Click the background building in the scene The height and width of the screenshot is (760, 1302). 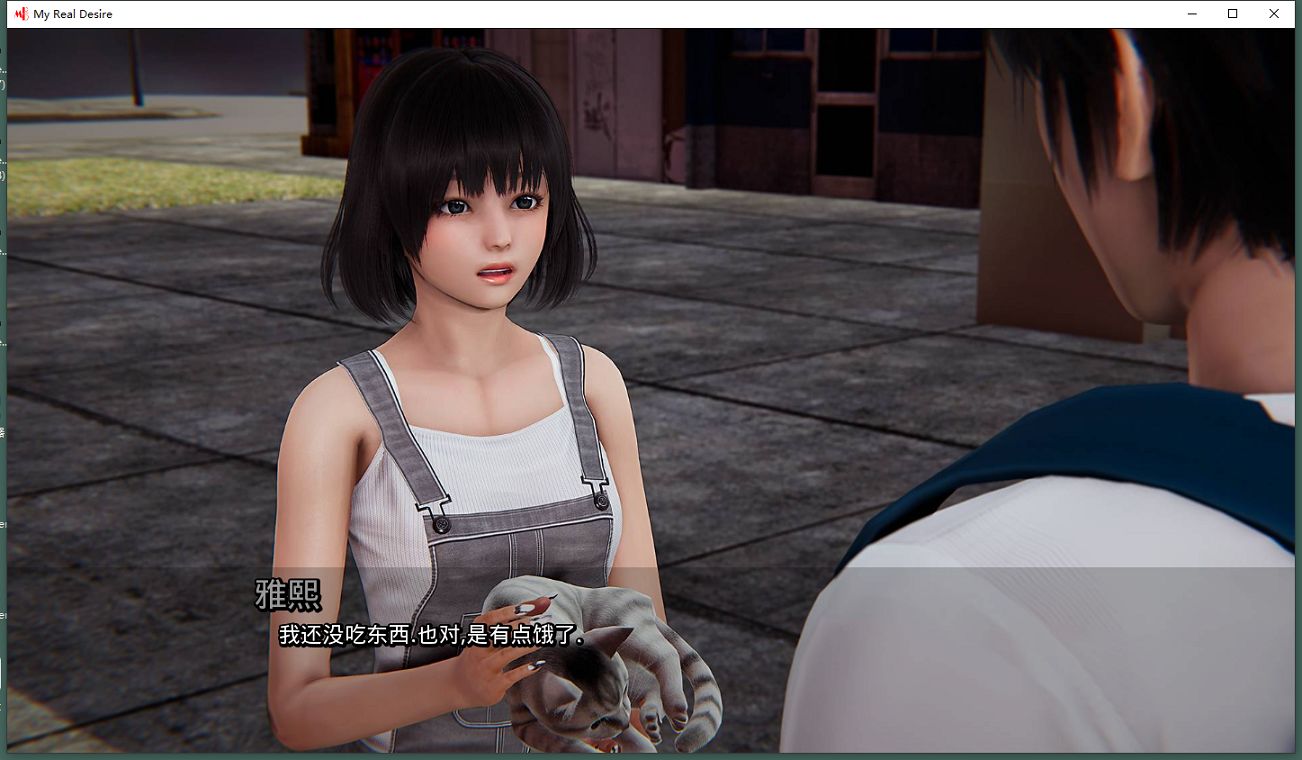800,120
